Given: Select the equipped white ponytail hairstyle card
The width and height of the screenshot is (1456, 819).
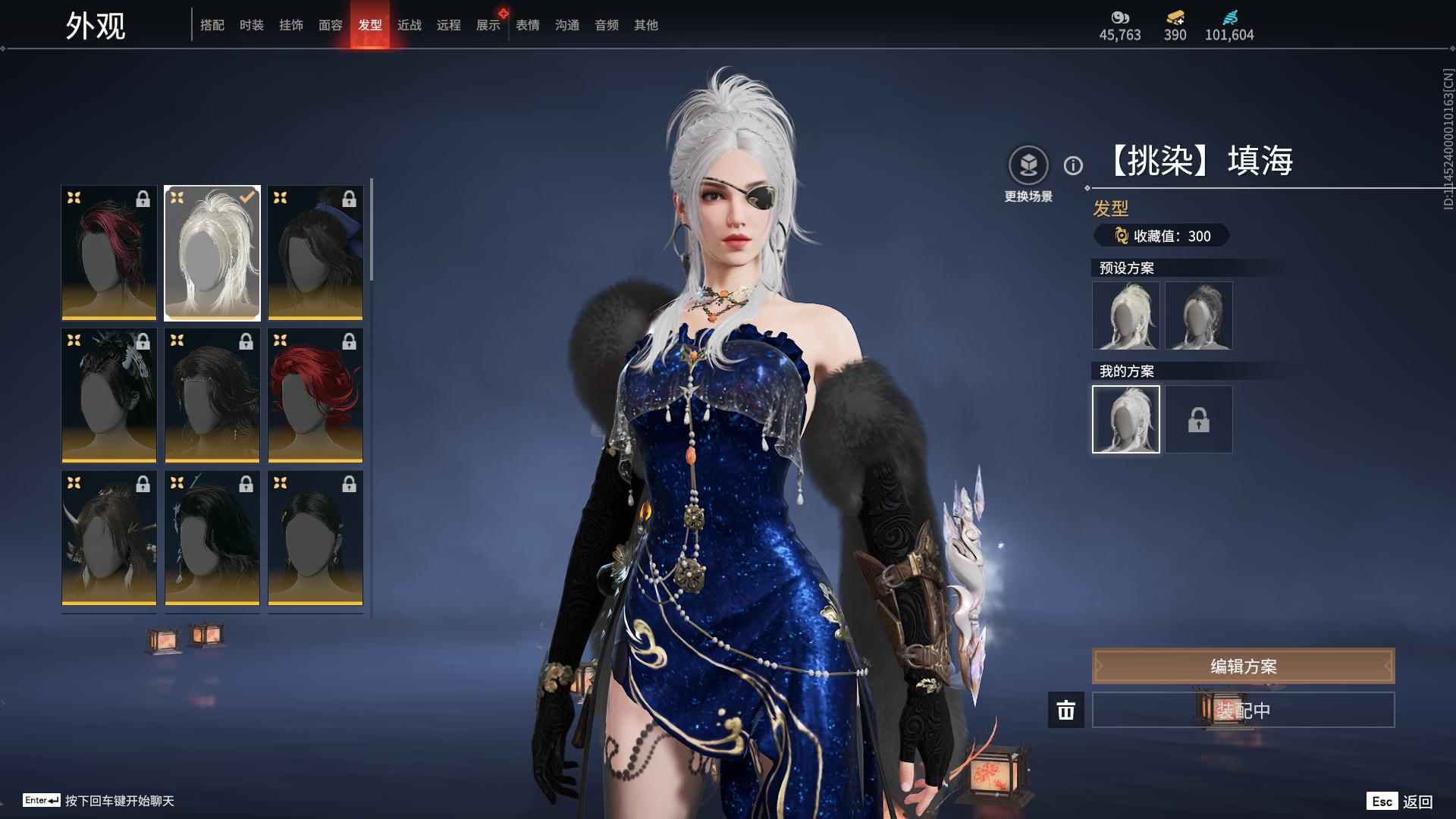Looking at the screenshot, I should click(212, 253).
